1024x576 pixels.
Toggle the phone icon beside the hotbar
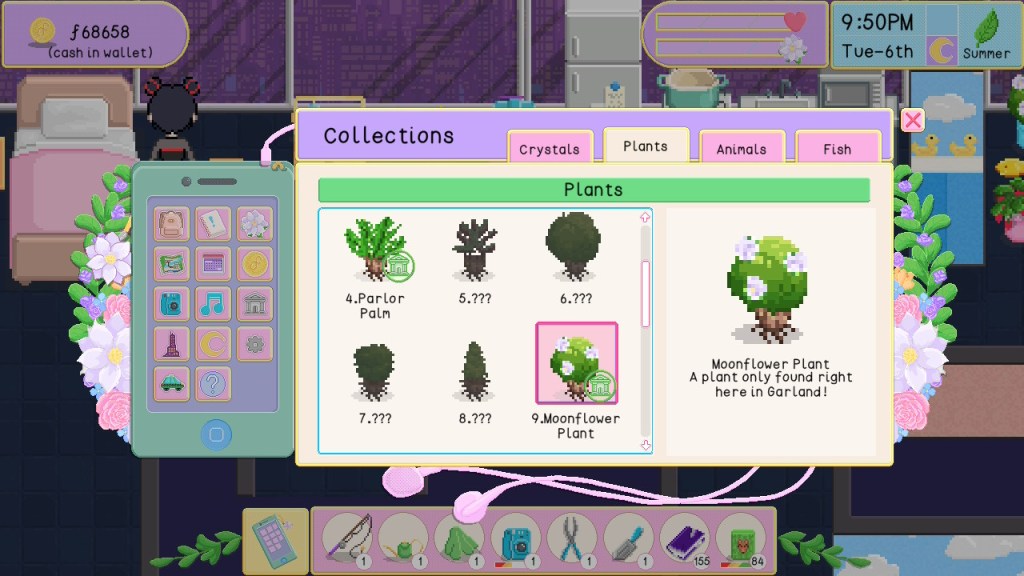[274, 541]
